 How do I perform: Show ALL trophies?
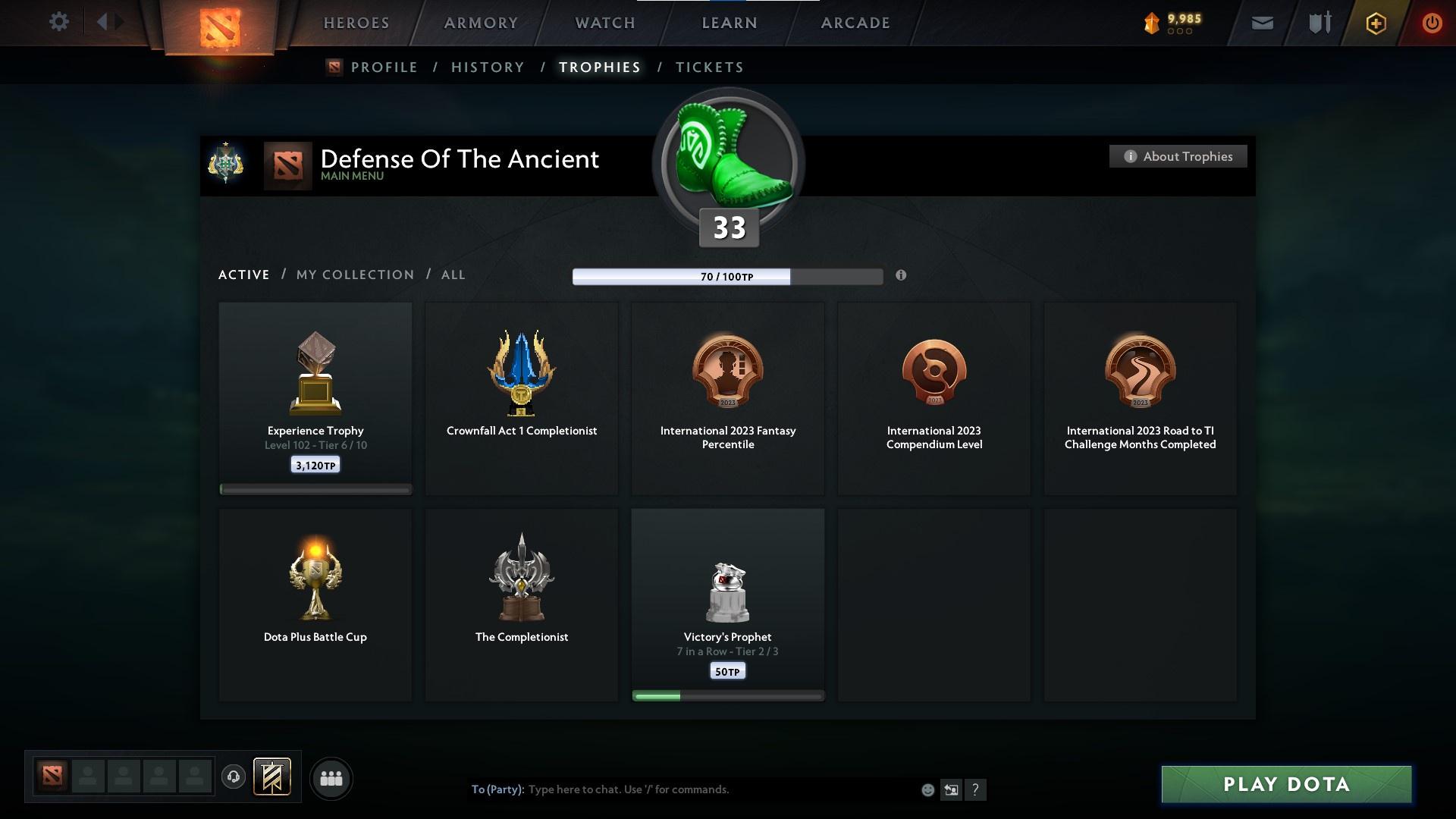click(x=453, y=275)
